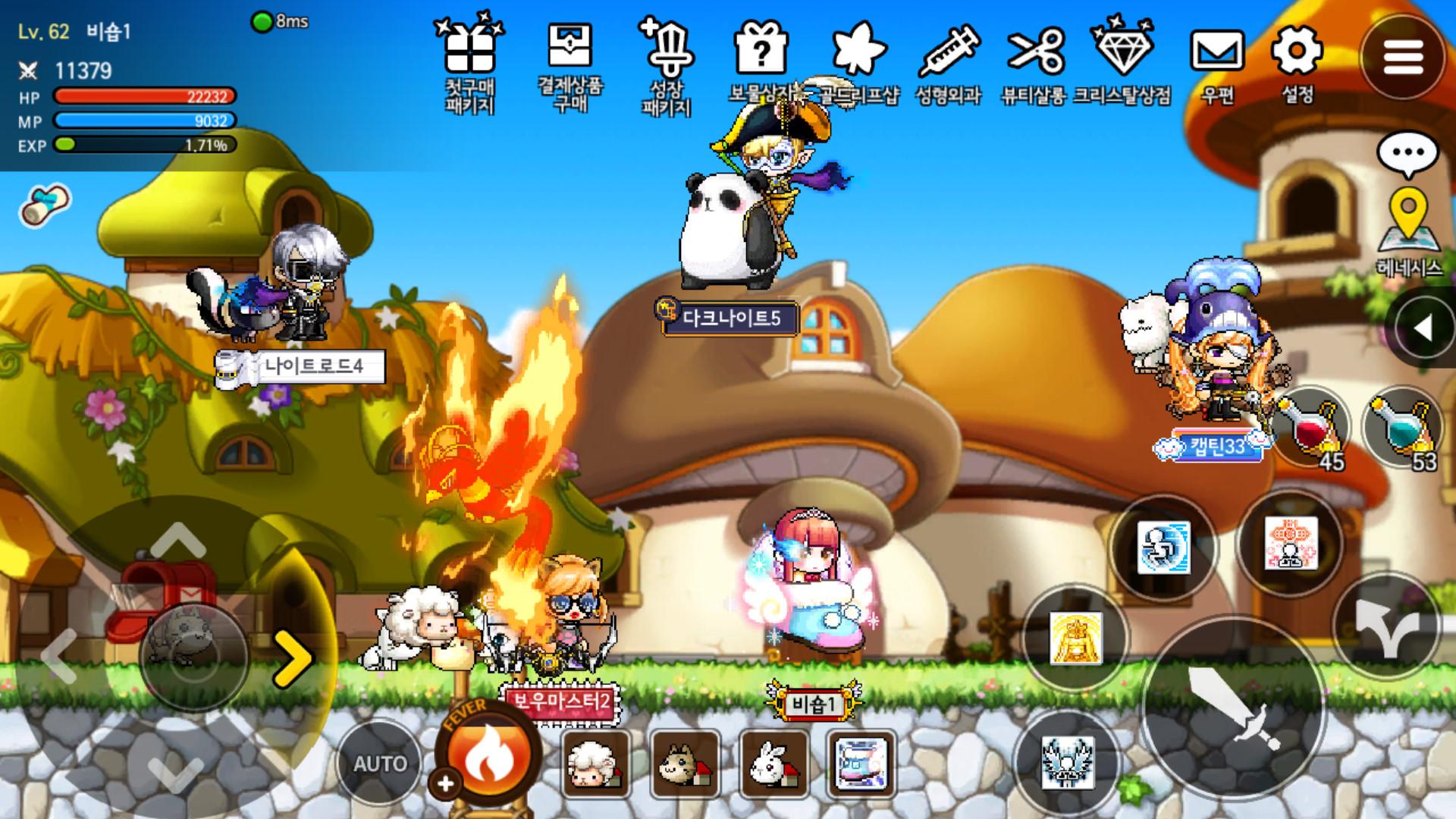Screen dimensions: 1456x819
Task: Open the 보물상자 treasure box
Action: tap(763, 47)
